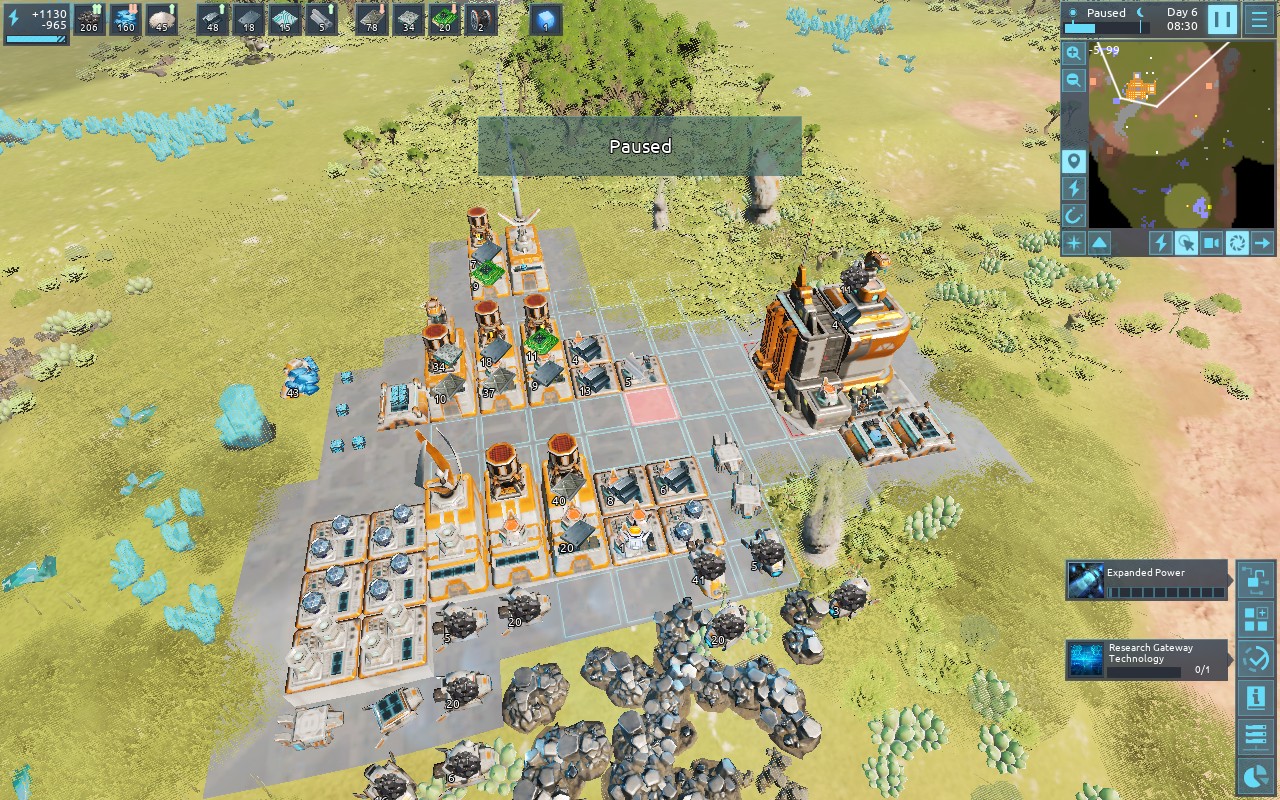The width and height of the screenshot is (1280, 800).
Task: Open the Expanded Power research panel
Action: [1146, 580]
